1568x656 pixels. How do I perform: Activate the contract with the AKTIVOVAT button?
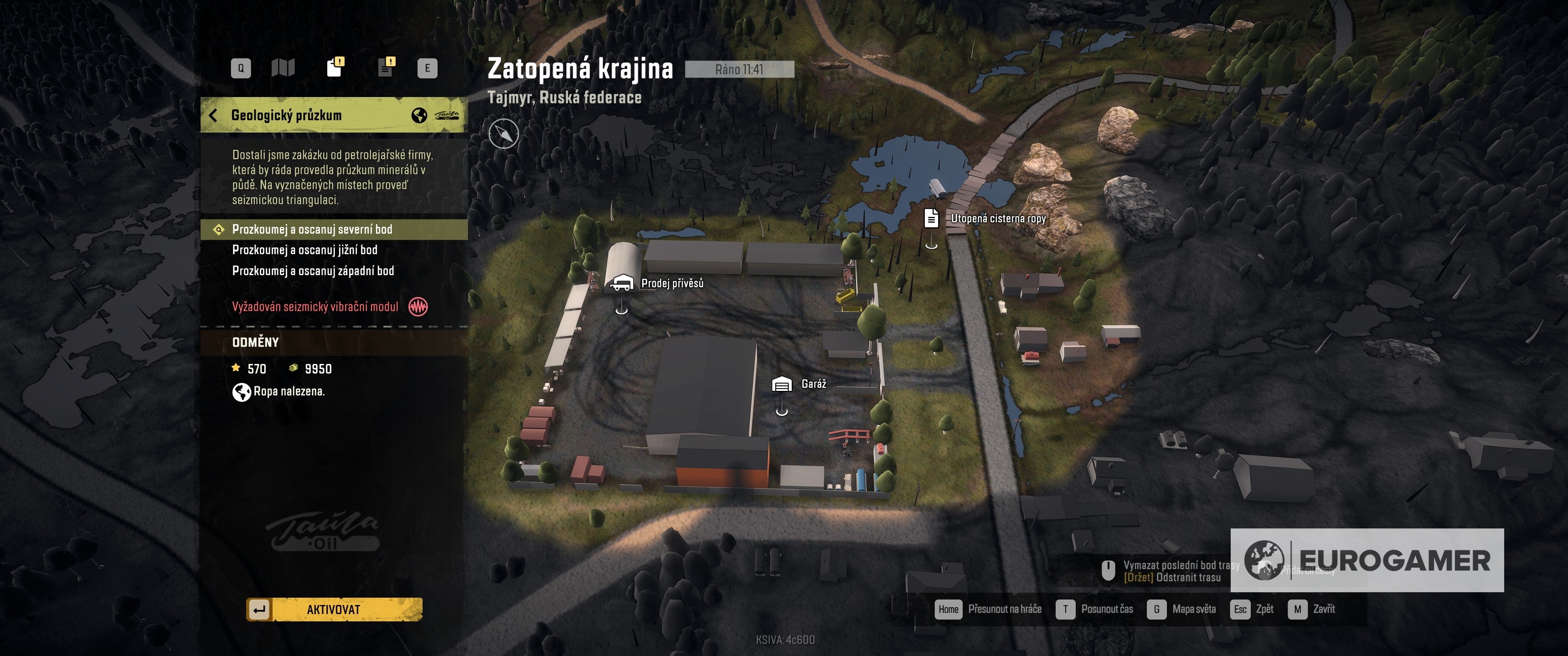coord(334,609)
